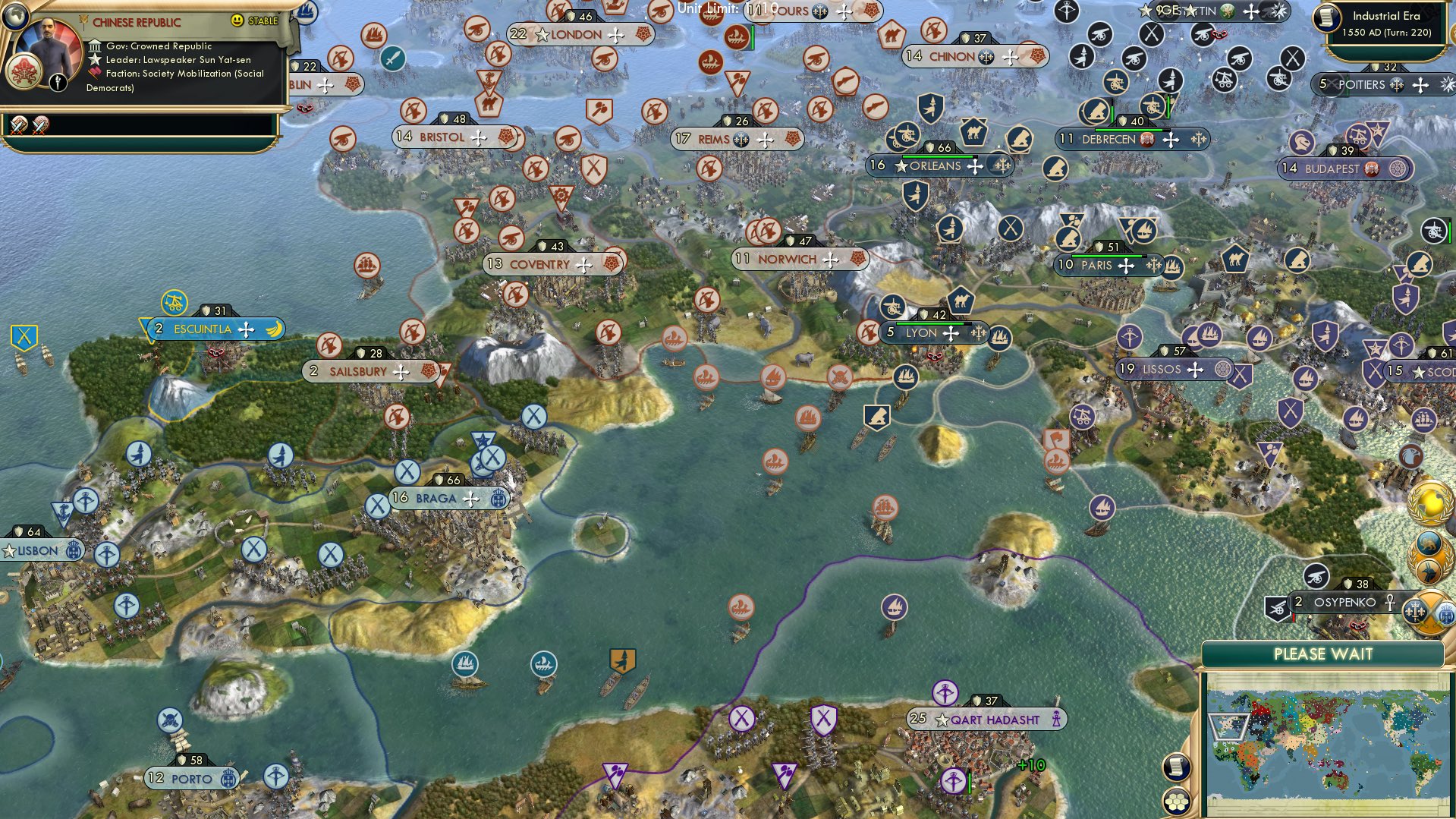Toggle strategic view with the top-left globe icon

[x=15, y=17]
